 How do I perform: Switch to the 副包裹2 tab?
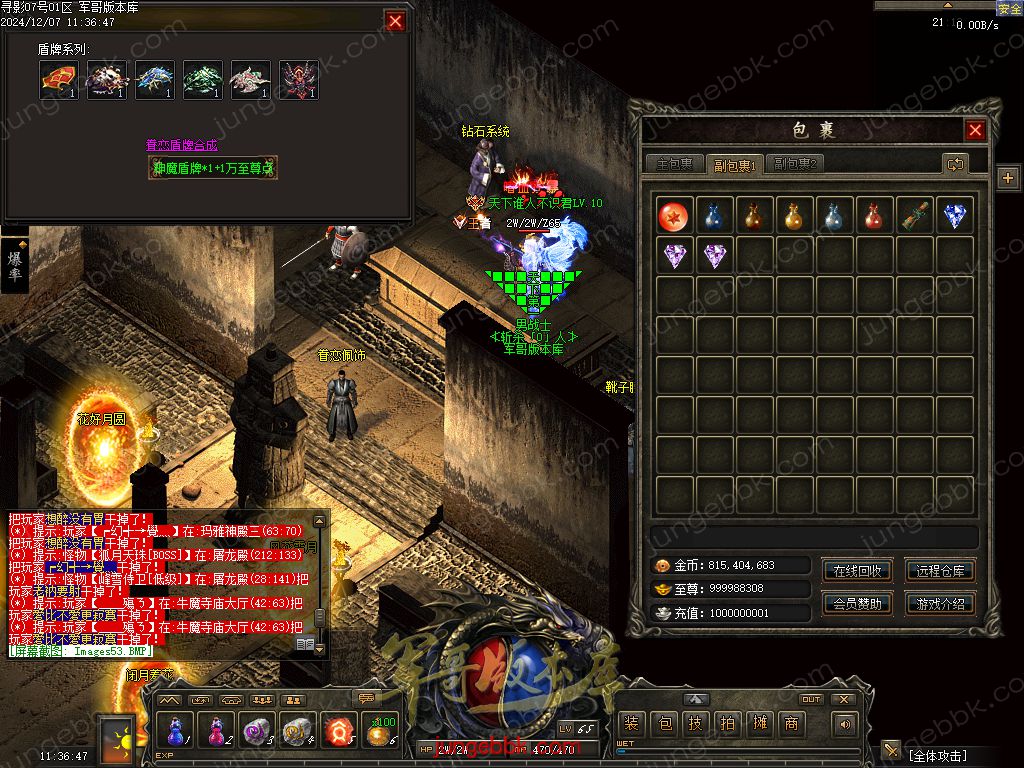(x=796, y=164)
